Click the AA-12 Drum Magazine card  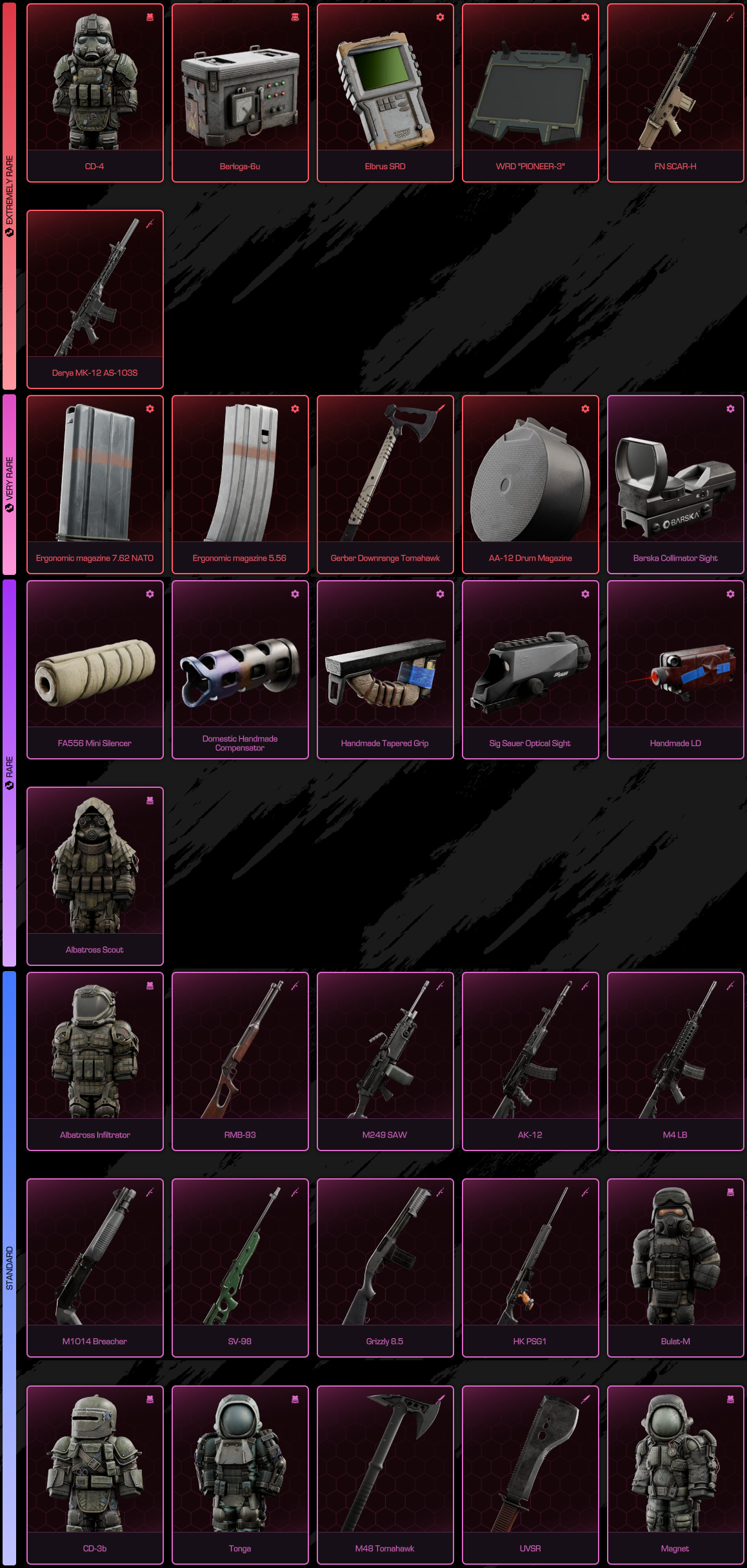(x=530, y=485)
